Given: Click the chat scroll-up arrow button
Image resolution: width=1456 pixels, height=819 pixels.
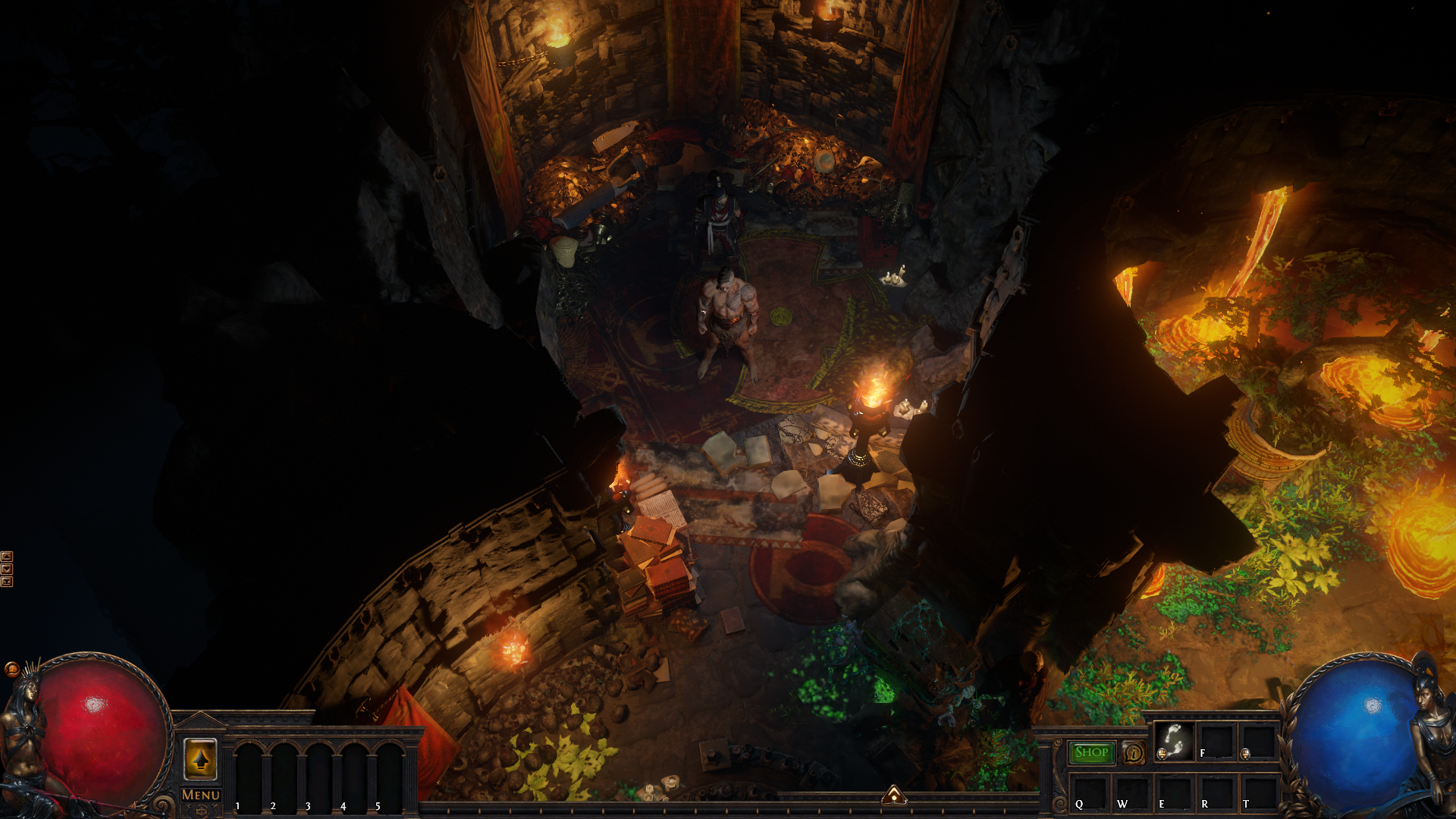Looking at the screenshot, I should click(7, 557).
